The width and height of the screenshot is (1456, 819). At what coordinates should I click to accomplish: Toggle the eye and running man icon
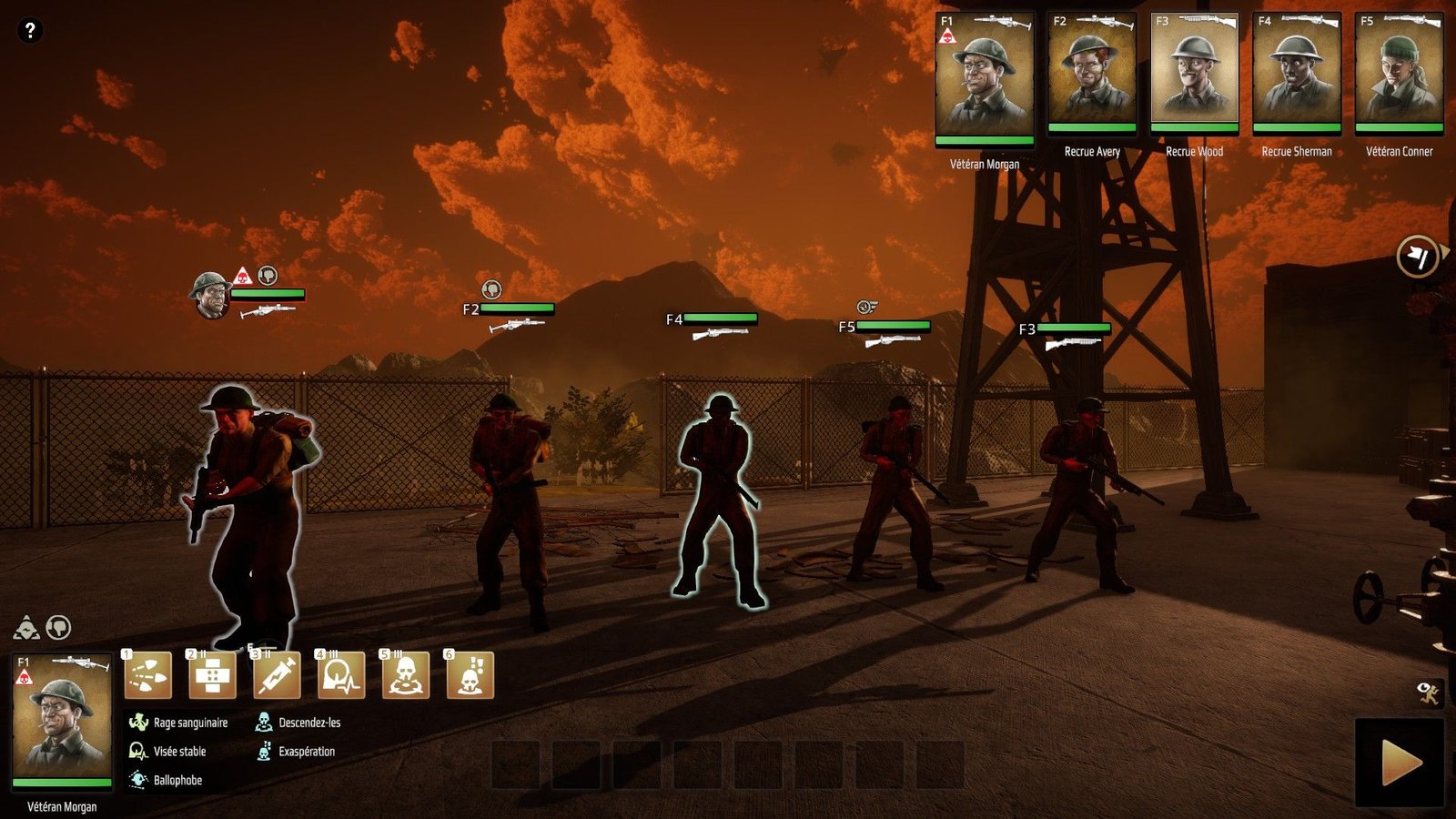coord(1429,693)
